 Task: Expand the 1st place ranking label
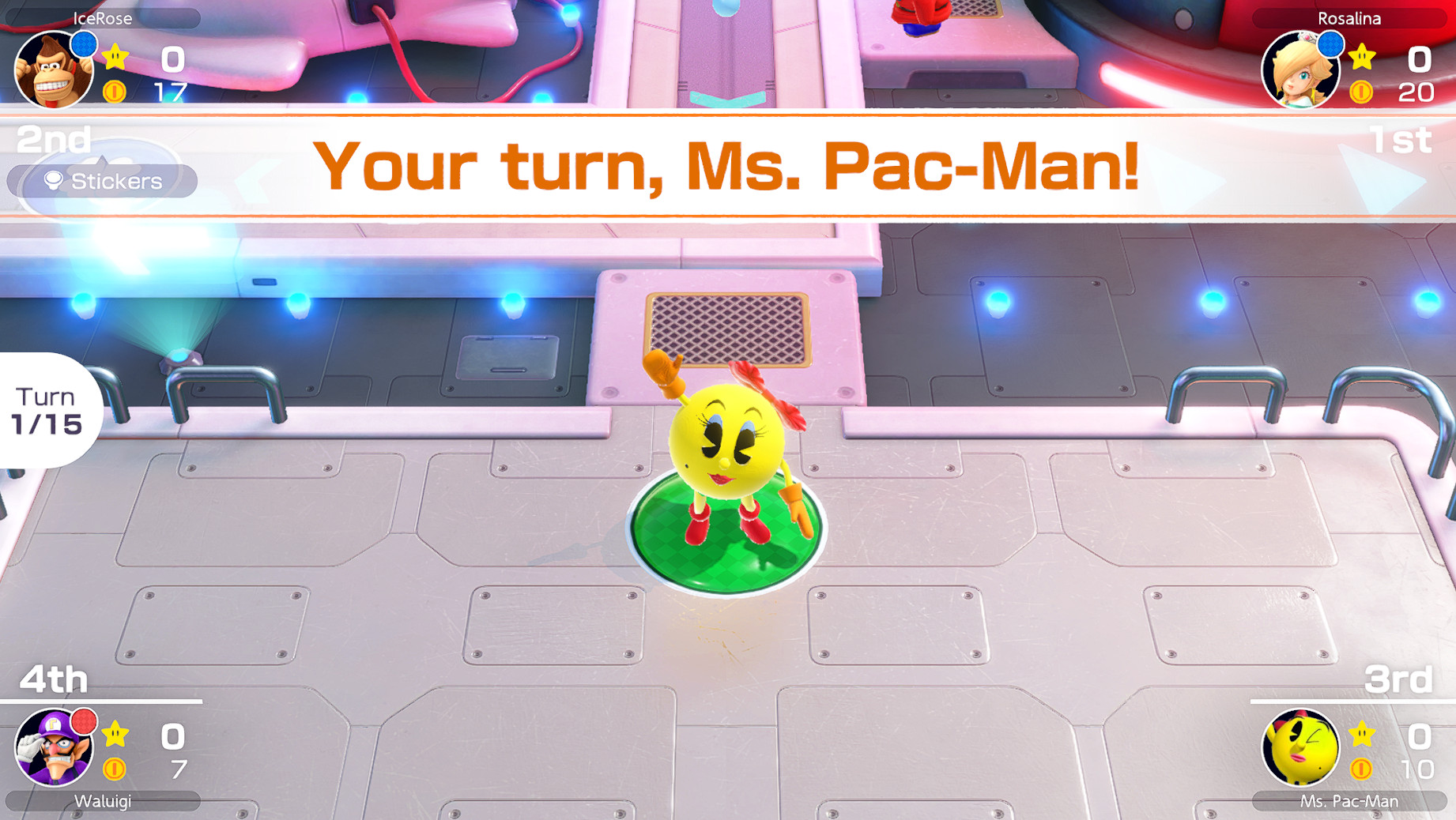1401,139
